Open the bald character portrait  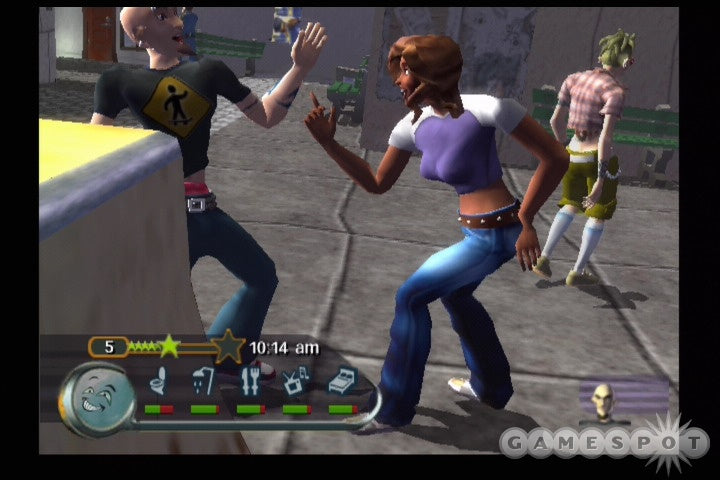coord(604,400)
